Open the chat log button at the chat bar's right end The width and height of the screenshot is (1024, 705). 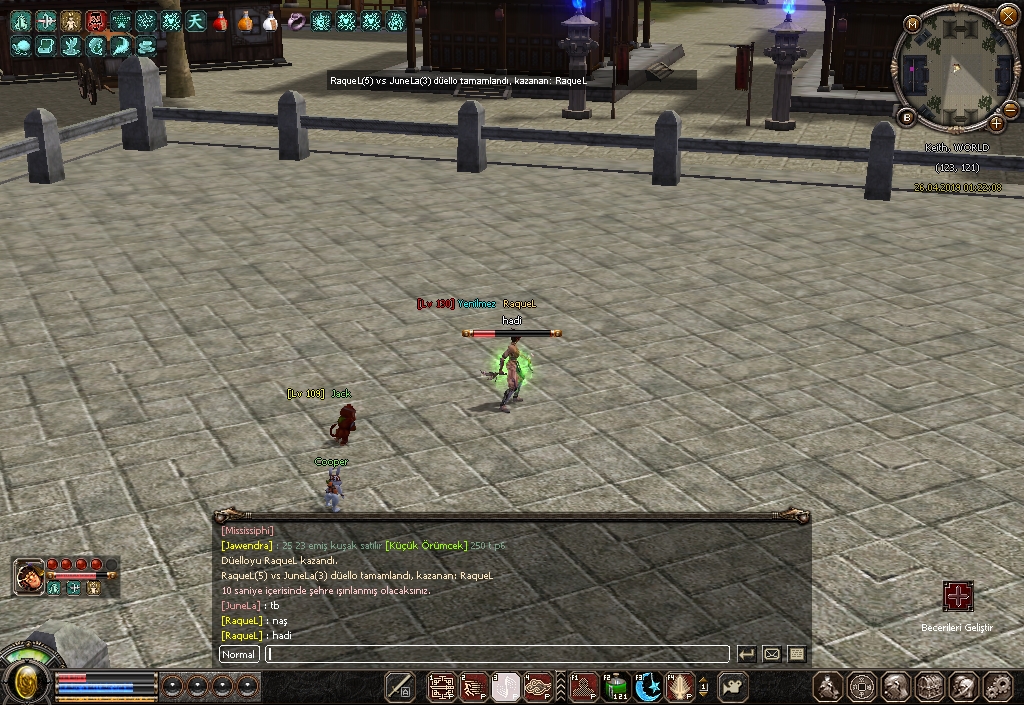tap(797, 654)
